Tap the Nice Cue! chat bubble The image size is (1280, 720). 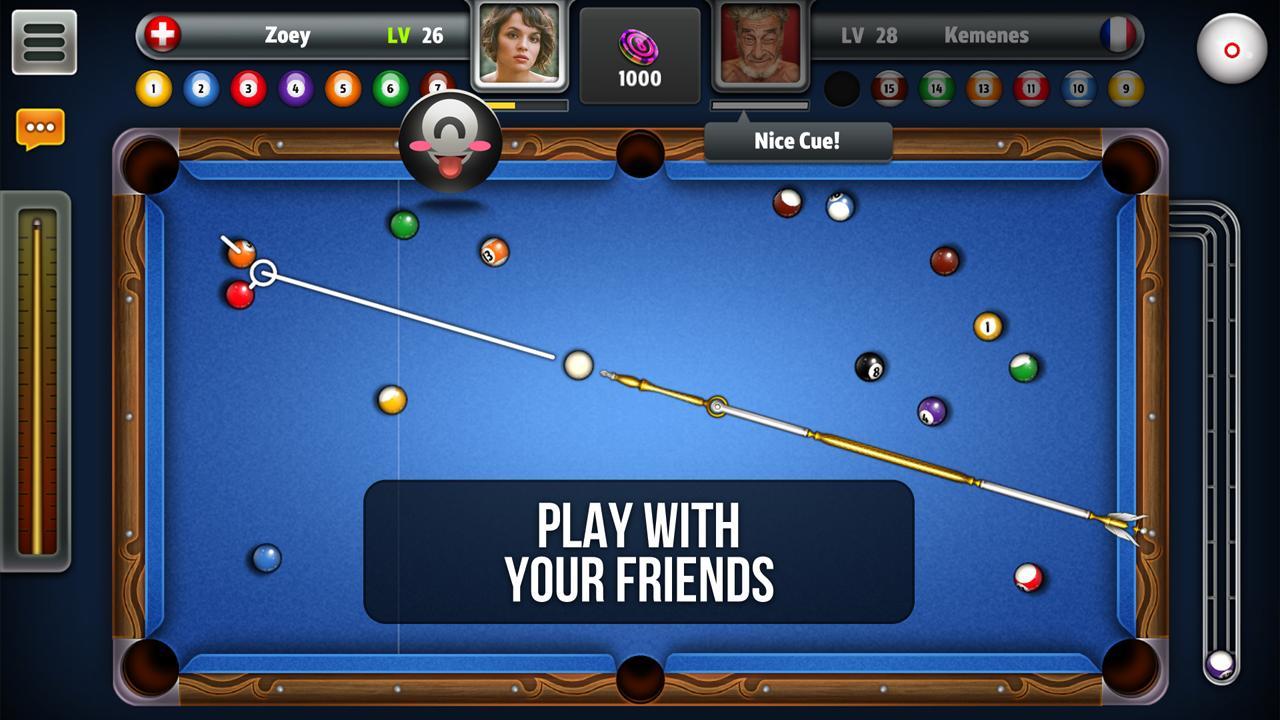(797, 141)
